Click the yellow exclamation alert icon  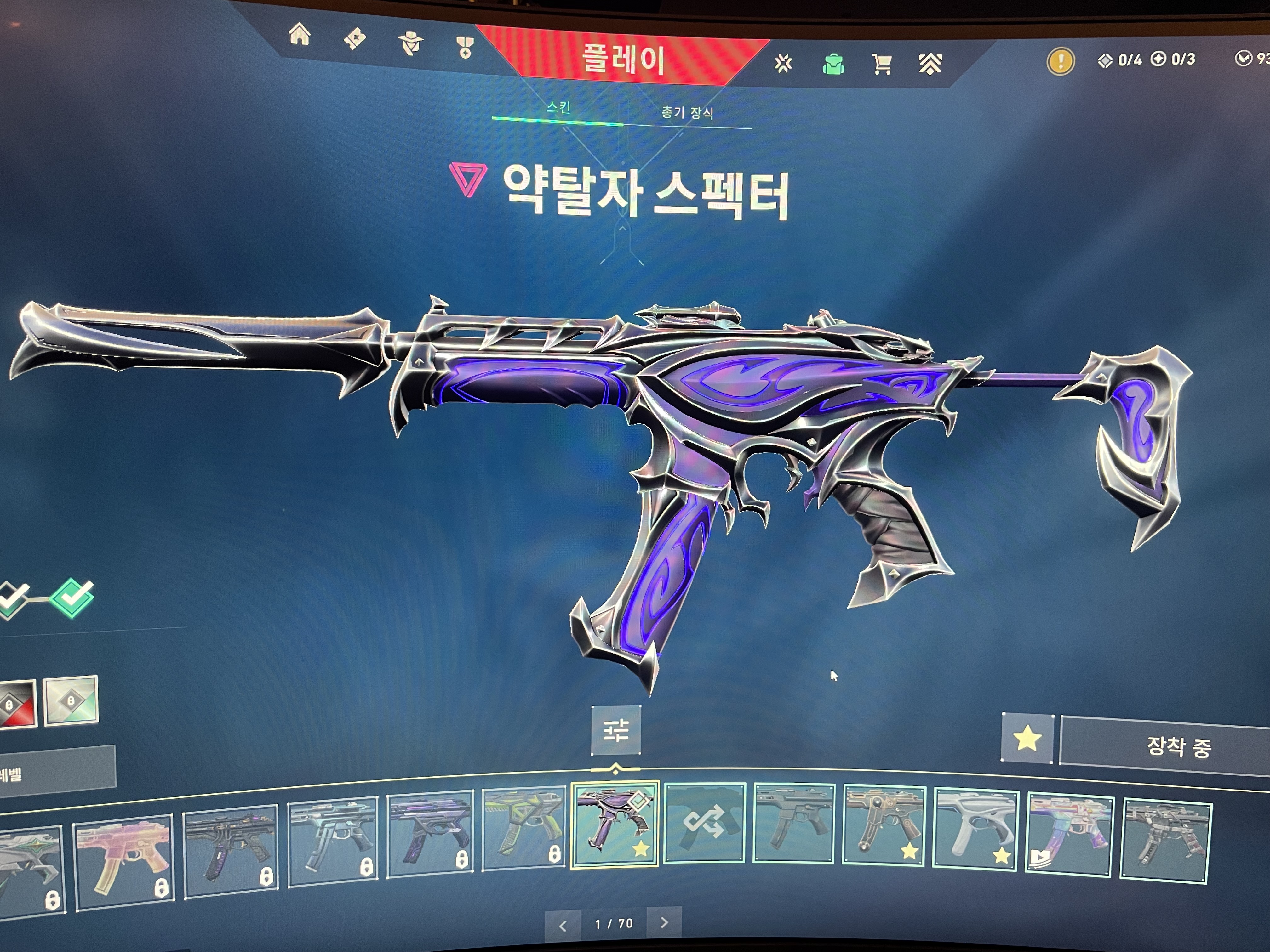pos(1061,61)
